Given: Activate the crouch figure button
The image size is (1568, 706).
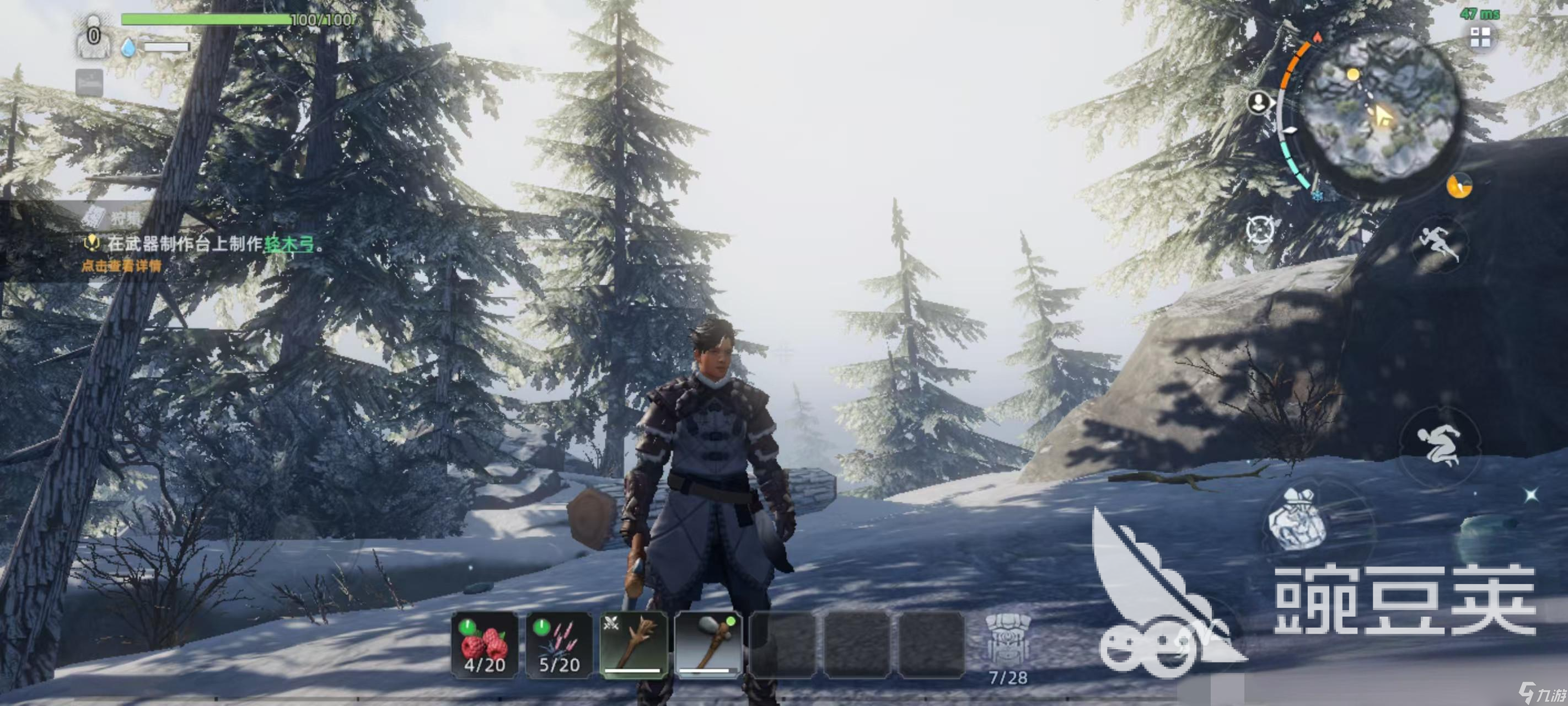Looking at the screenshot, I should [1439, 445].
